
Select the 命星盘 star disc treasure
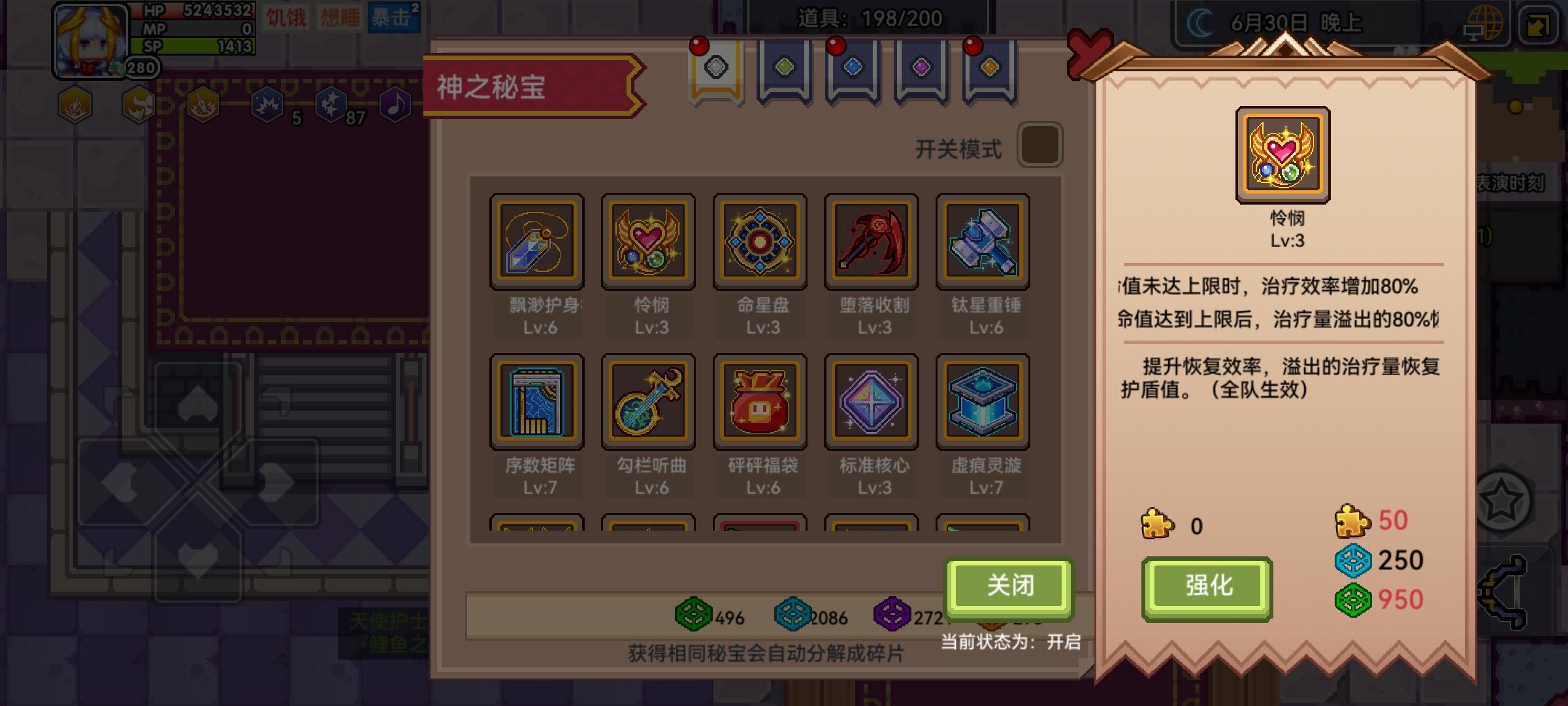759,241
